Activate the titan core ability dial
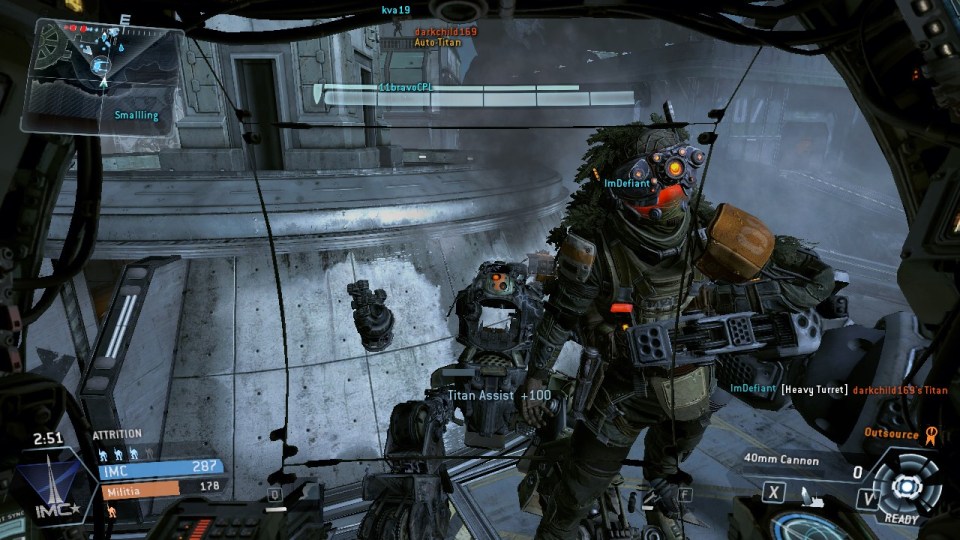This screenshot has width=960, height=540. point(907,485)
